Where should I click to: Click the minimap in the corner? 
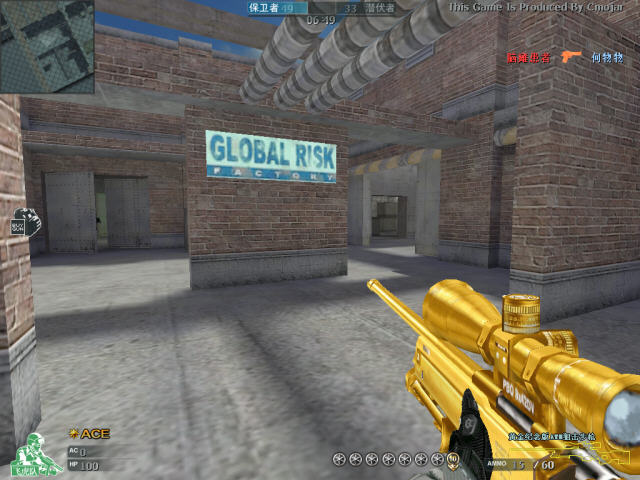[47, 46]
